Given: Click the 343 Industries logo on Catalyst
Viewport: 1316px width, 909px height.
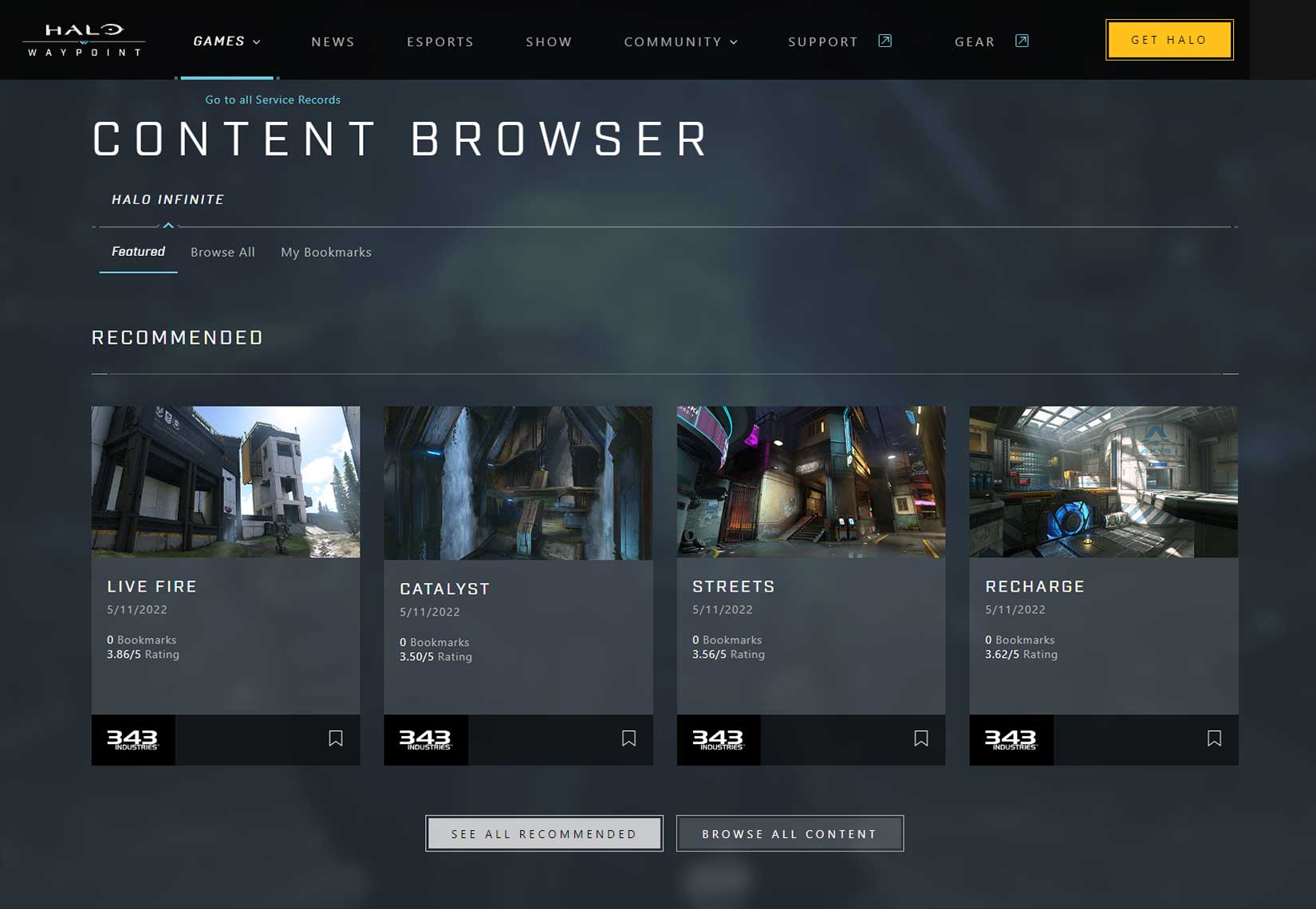Looking at the screenshot, I should [425, 740].
